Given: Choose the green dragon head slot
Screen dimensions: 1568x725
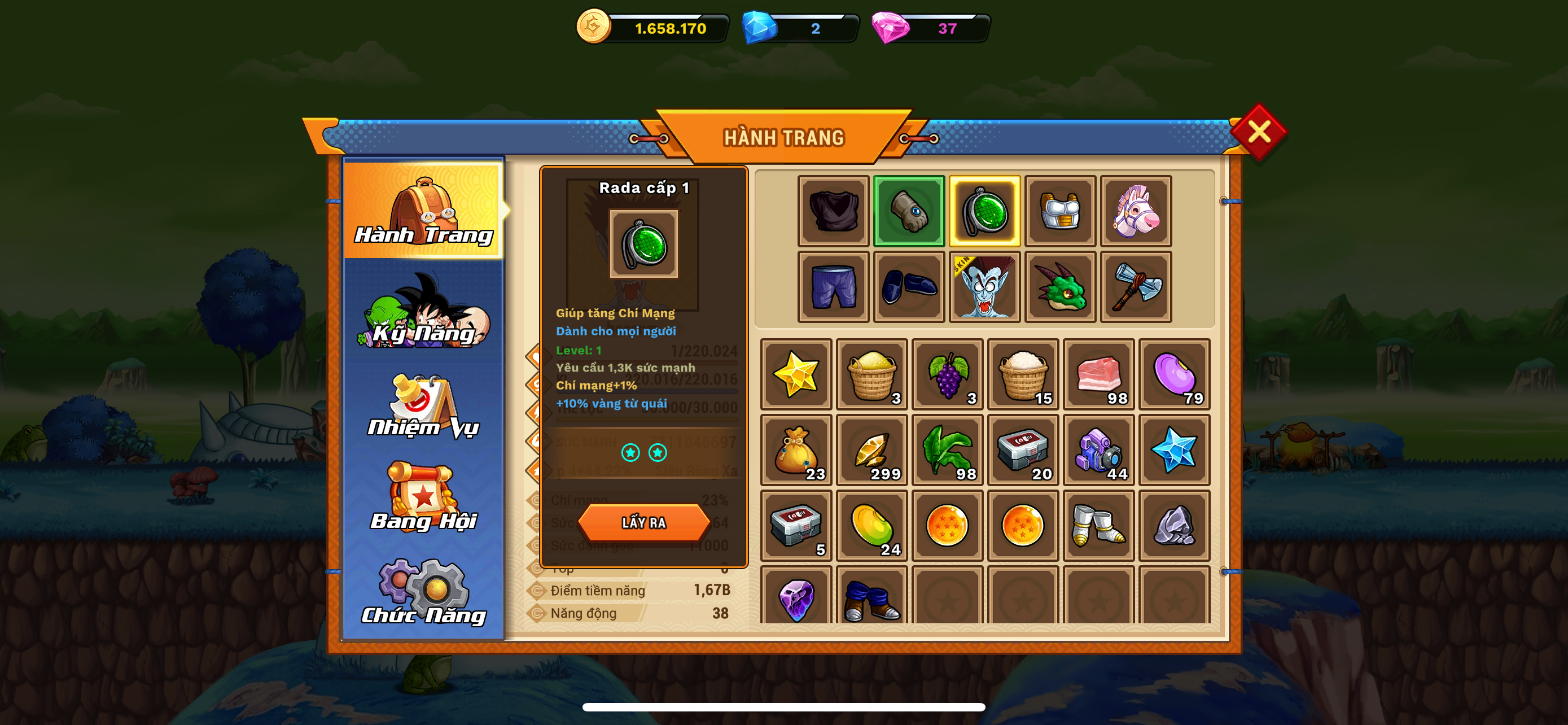Looking at the screenshot, I should point(1061,287).
